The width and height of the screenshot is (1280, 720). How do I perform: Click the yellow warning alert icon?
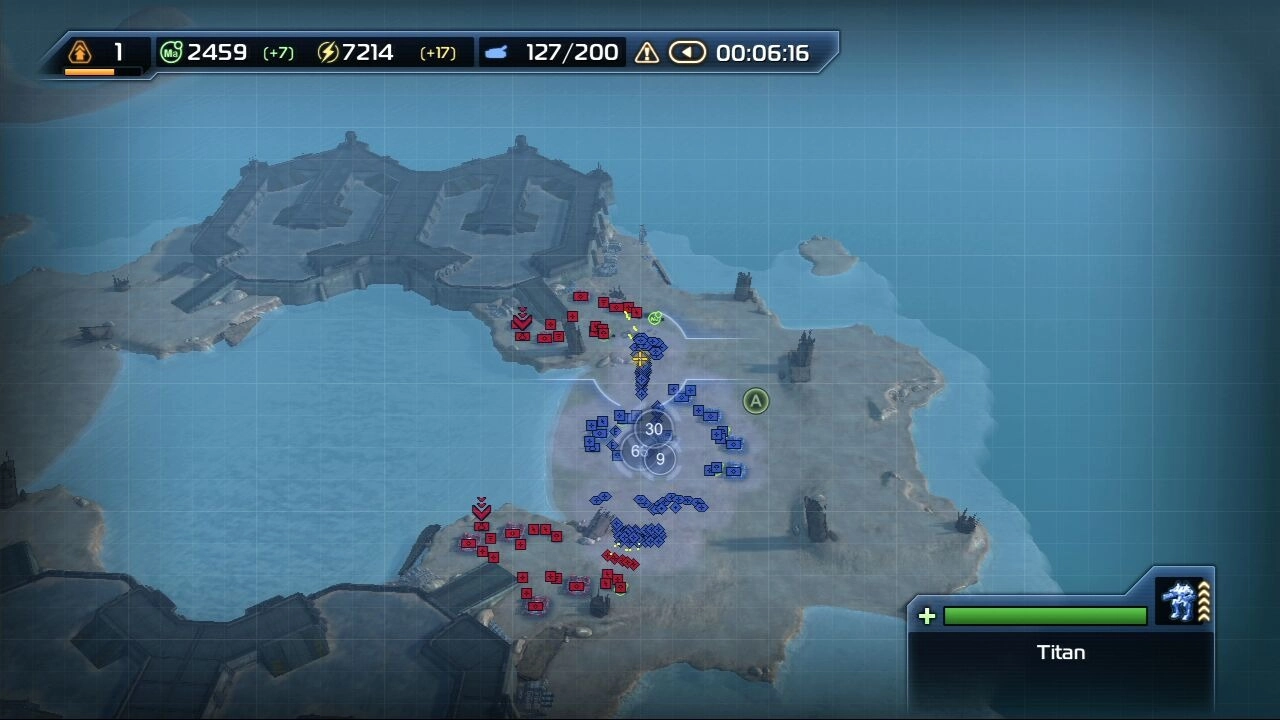coord(647,52)
